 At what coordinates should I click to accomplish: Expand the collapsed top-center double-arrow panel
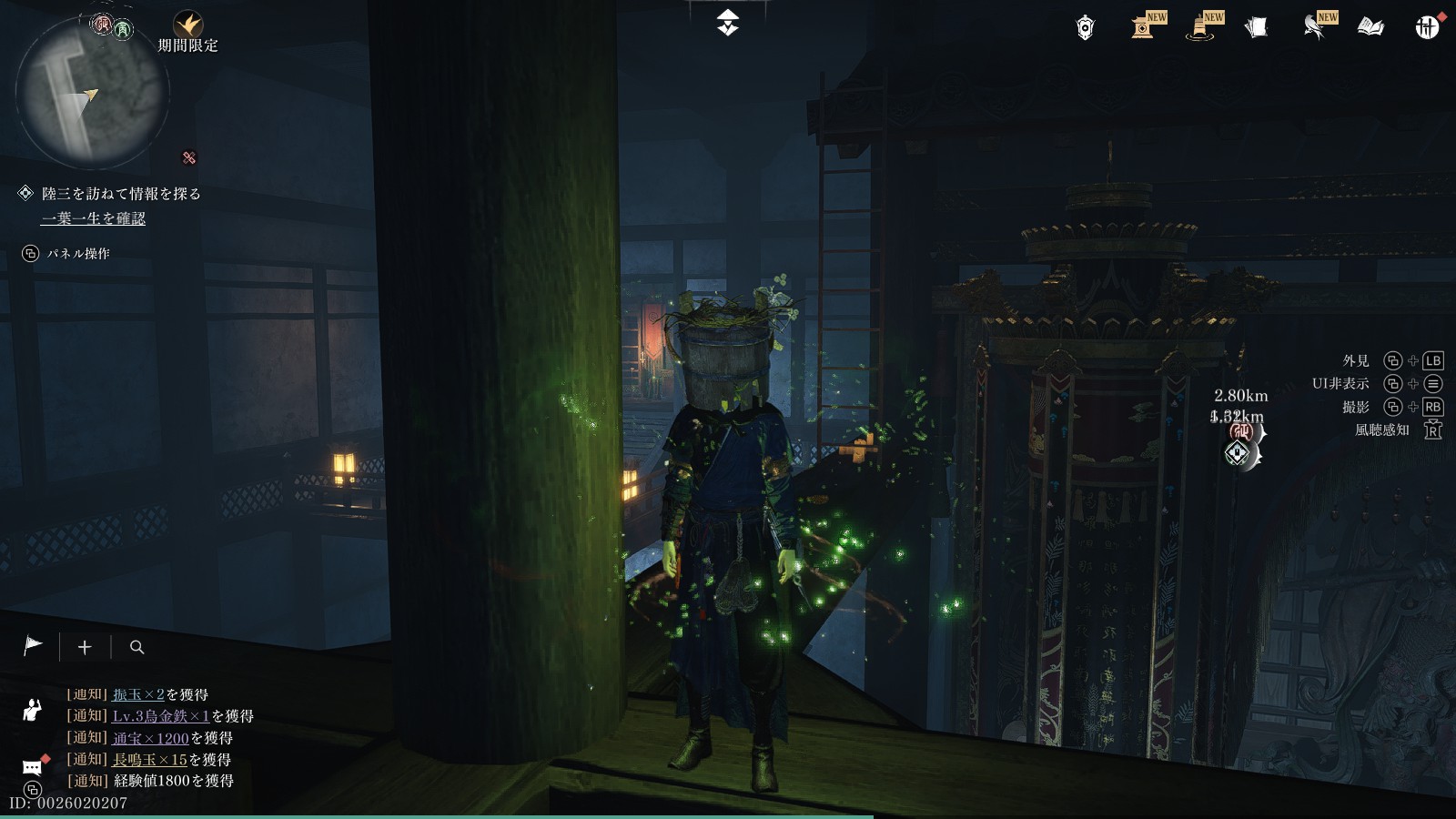[727, 23]
